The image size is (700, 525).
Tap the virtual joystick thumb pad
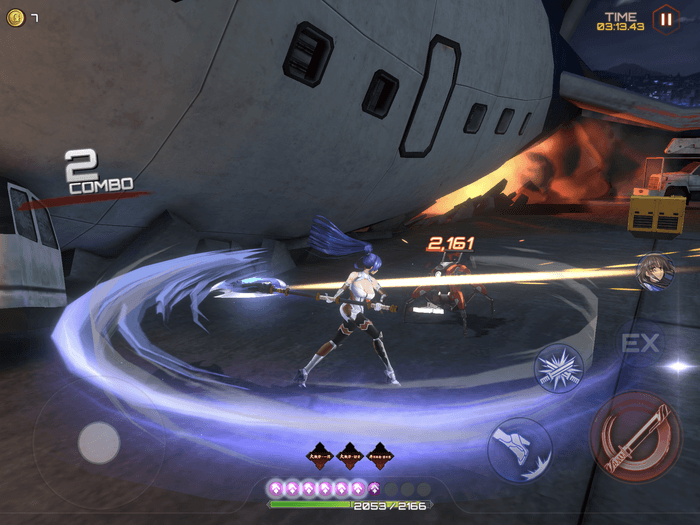[99, 442]
